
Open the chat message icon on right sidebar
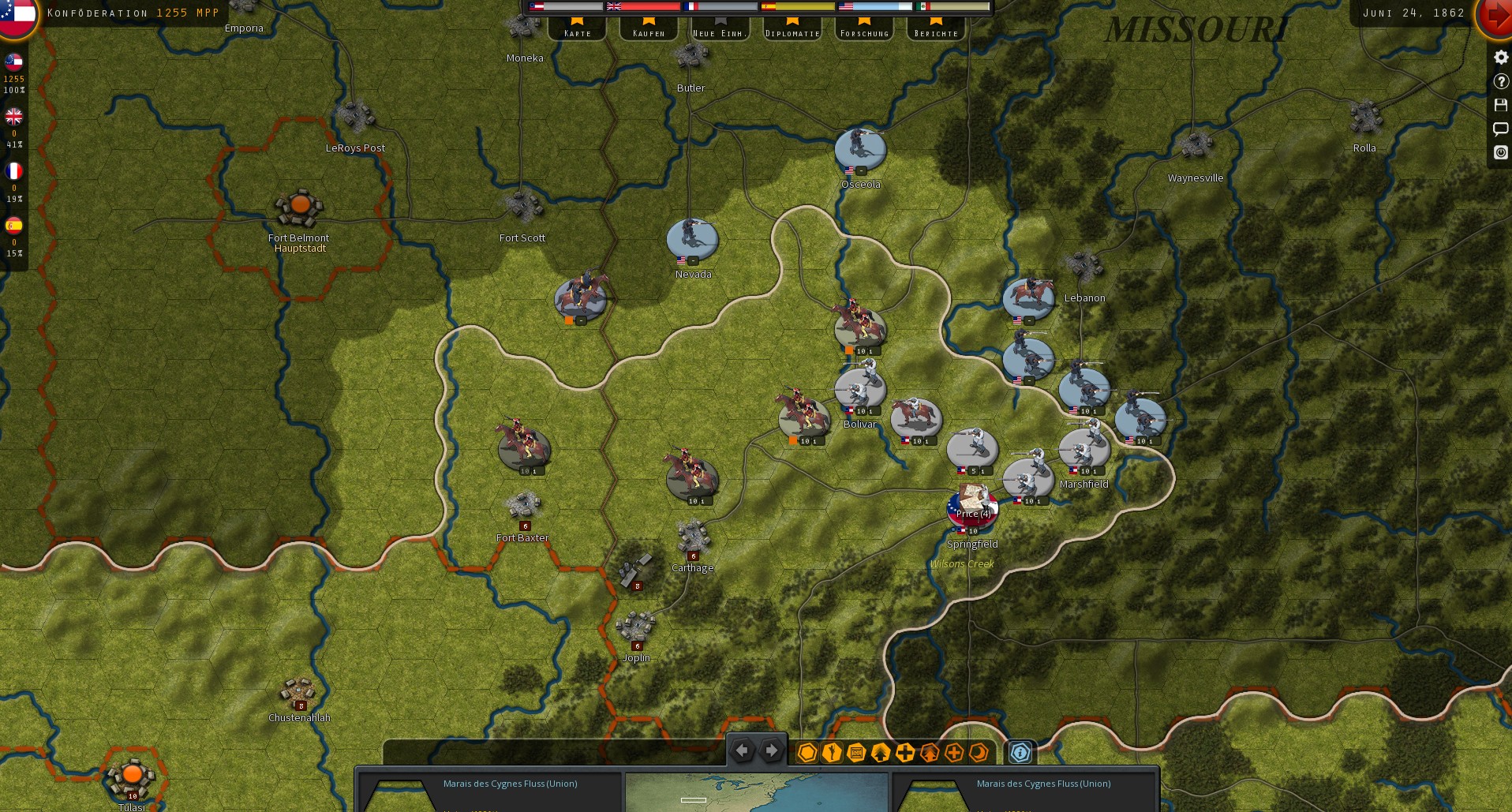pos(1500,129)
